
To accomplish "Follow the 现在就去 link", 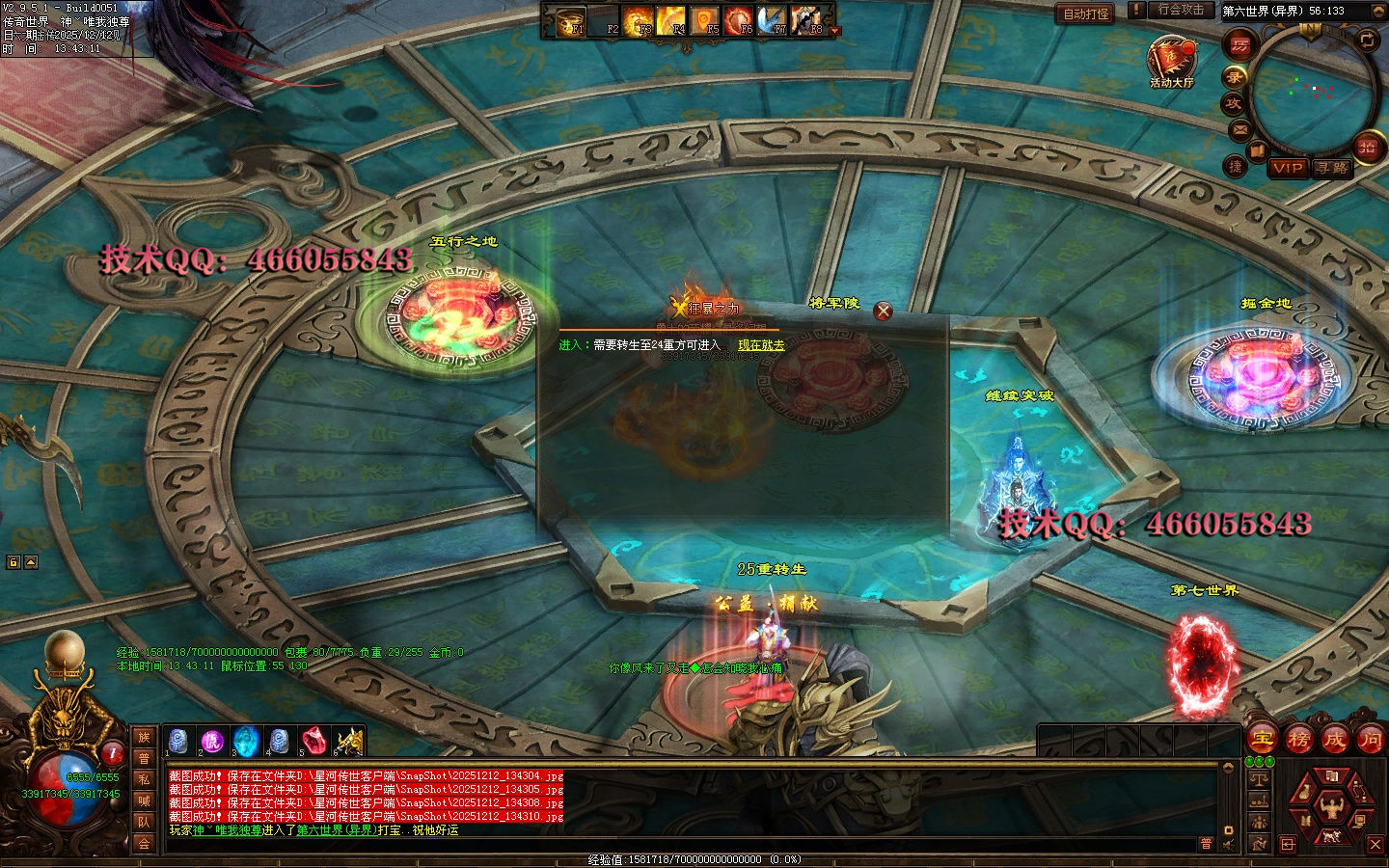I will point(761,345).
